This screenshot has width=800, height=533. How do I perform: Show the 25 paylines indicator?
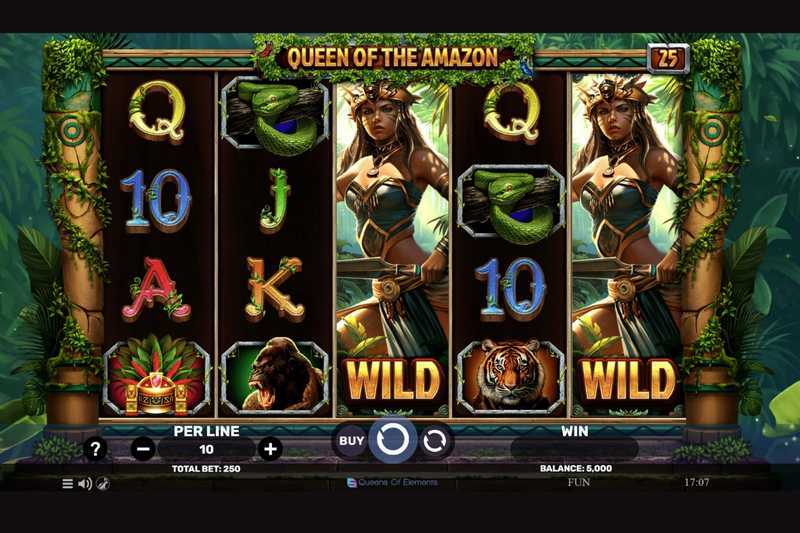667,59
